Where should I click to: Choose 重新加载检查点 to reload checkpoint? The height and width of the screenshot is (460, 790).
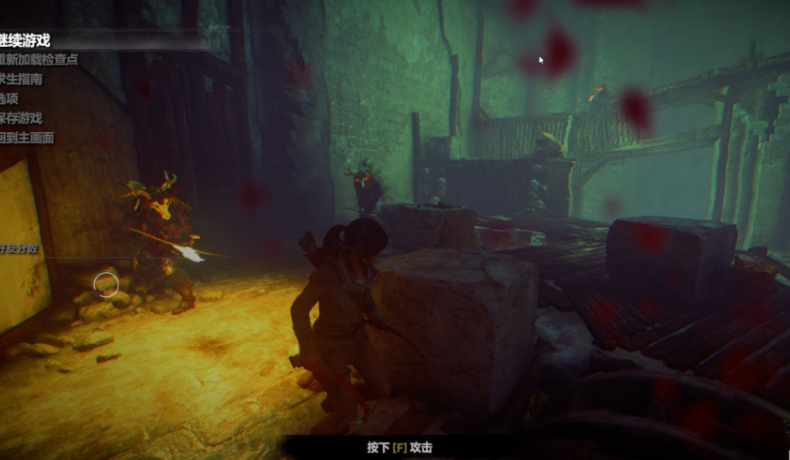(38, 60)
